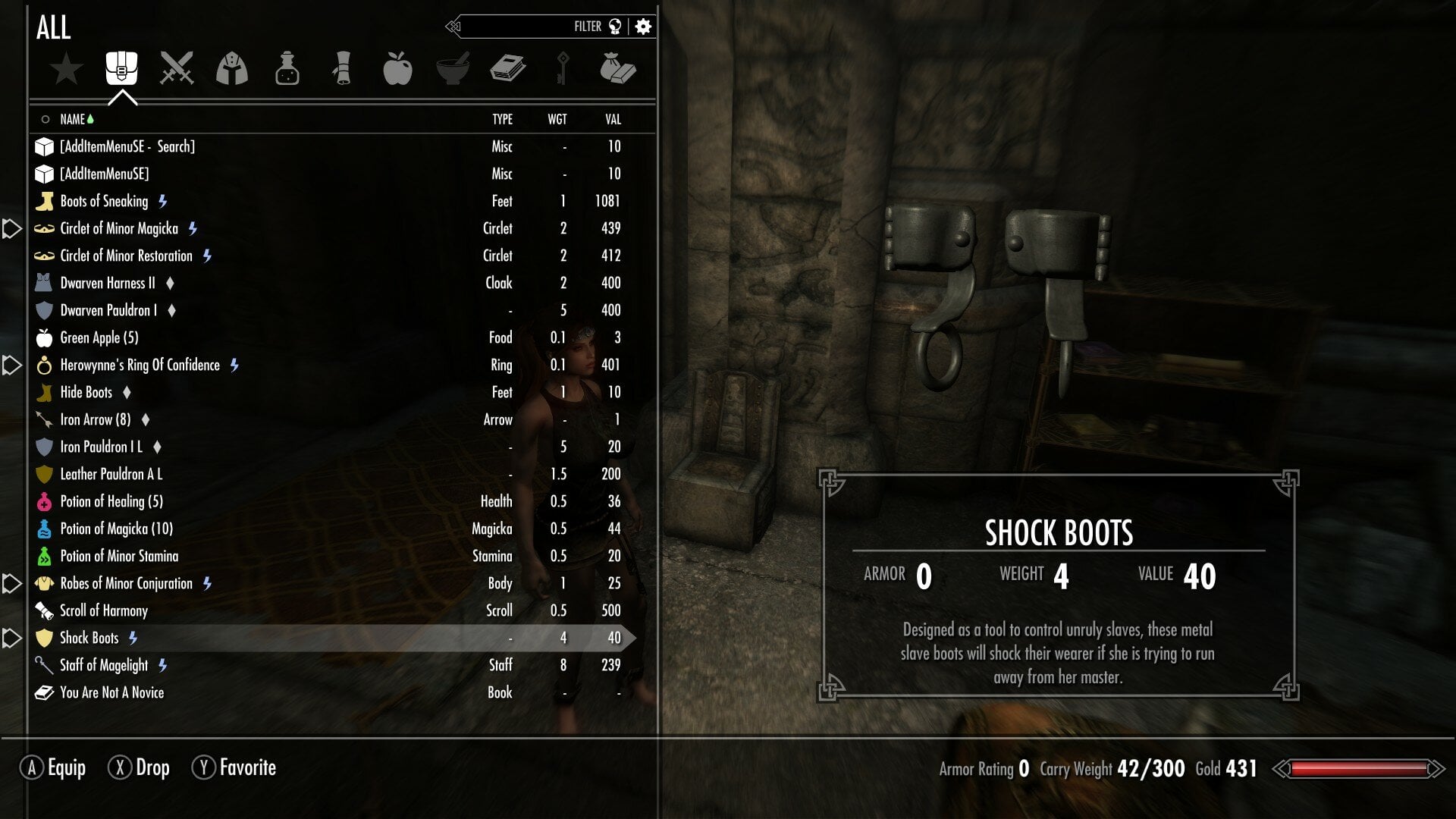Image resolution: width=1456 pixels, height=819 pixels.
Task: Open the Misc items category
Action: pos(617,69)
